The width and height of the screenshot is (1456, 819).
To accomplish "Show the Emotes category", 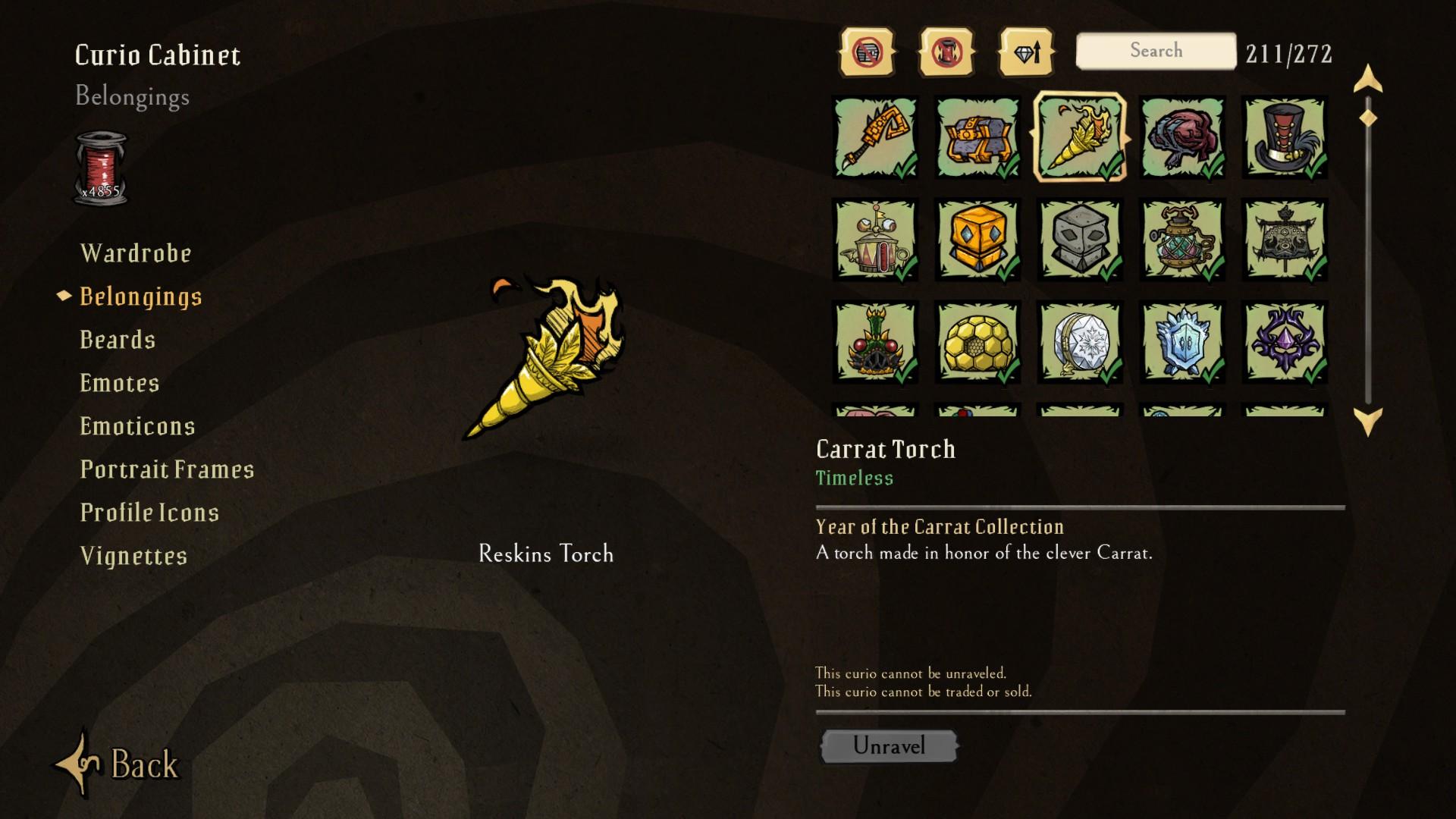I will pos(120,383).
